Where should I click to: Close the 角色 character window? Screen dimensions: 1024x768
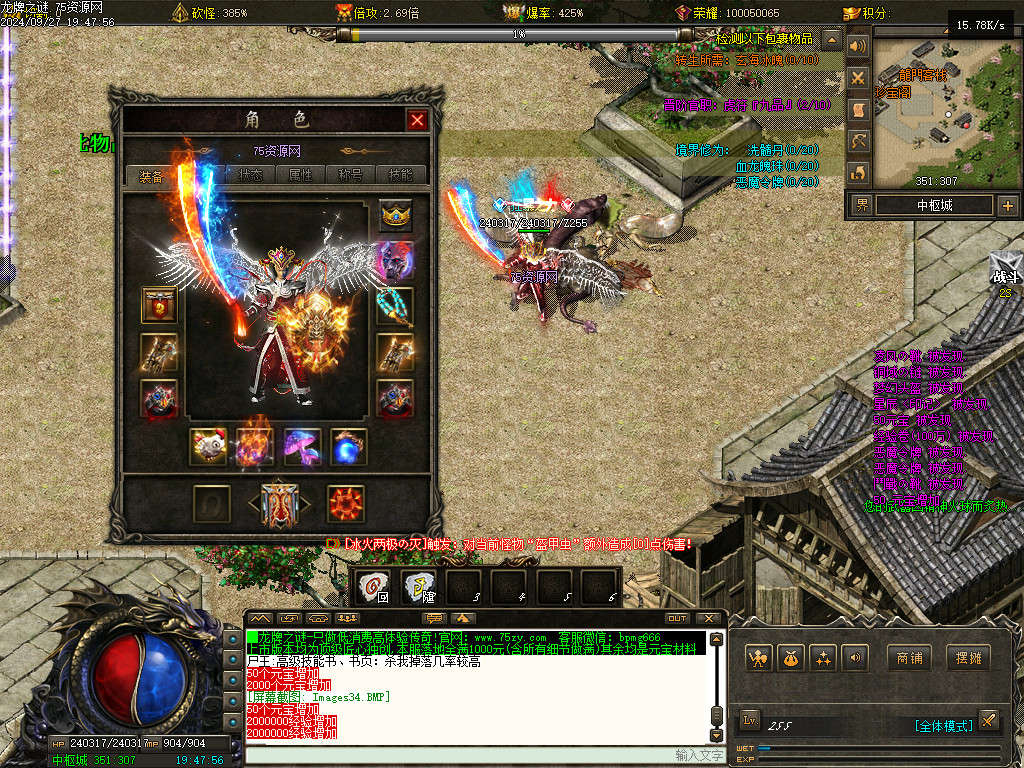(x=417, y=121)
